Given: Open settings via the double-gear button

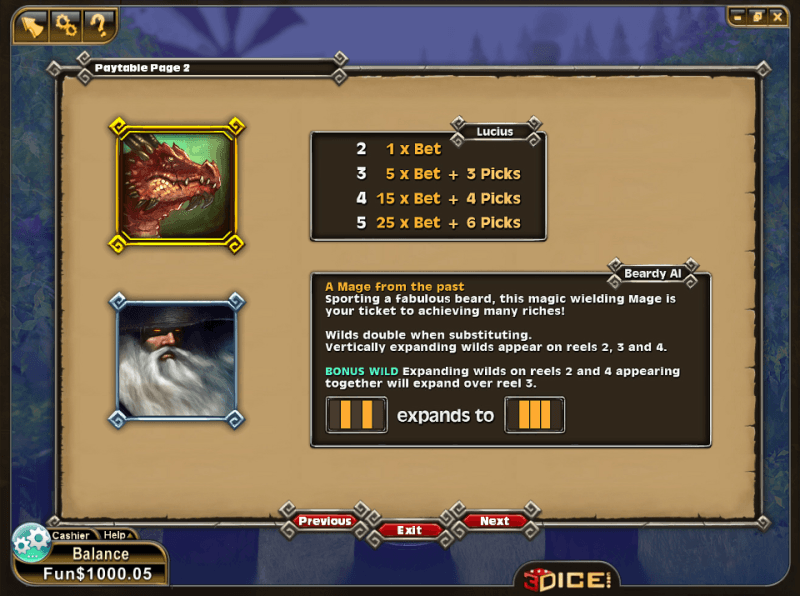Looking at the screenshot, I should point(67,23).
